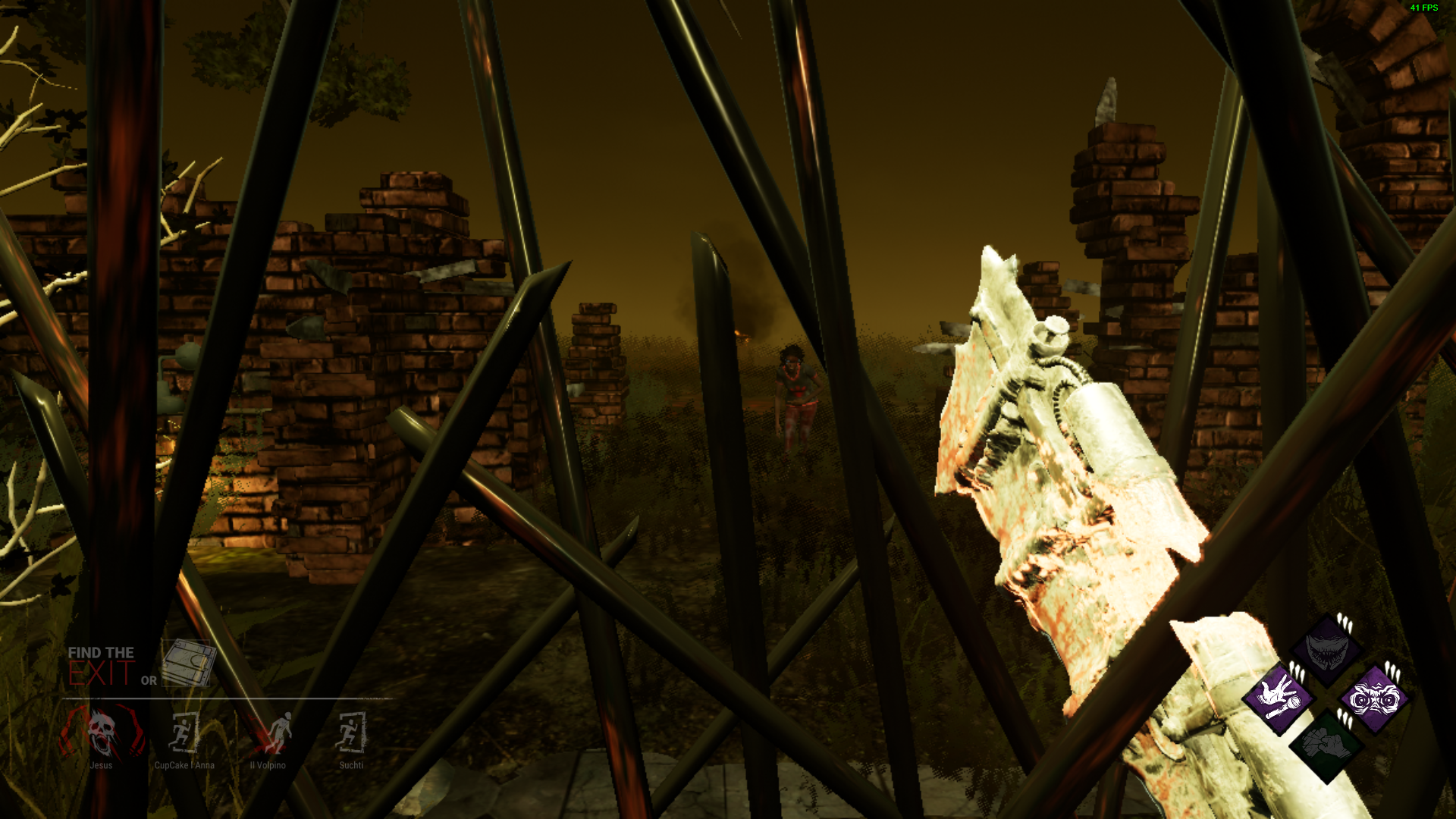Select the player name Jesus
The width and height of the screenshot is (1456, 819).
pos(102,765)
